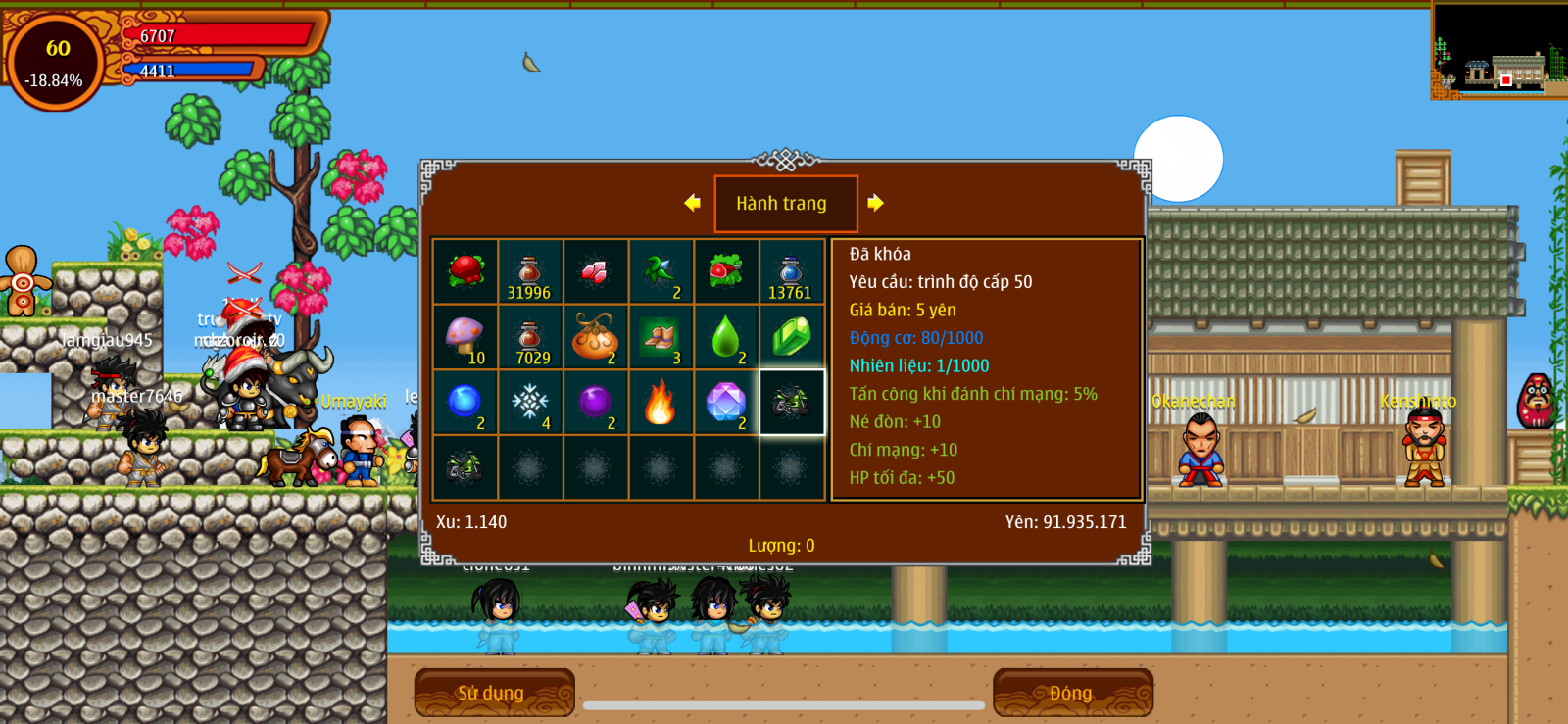The width and height of the screenshot is (1568, 724).
Task: Select the boots item slot
Action: [661, 336]
